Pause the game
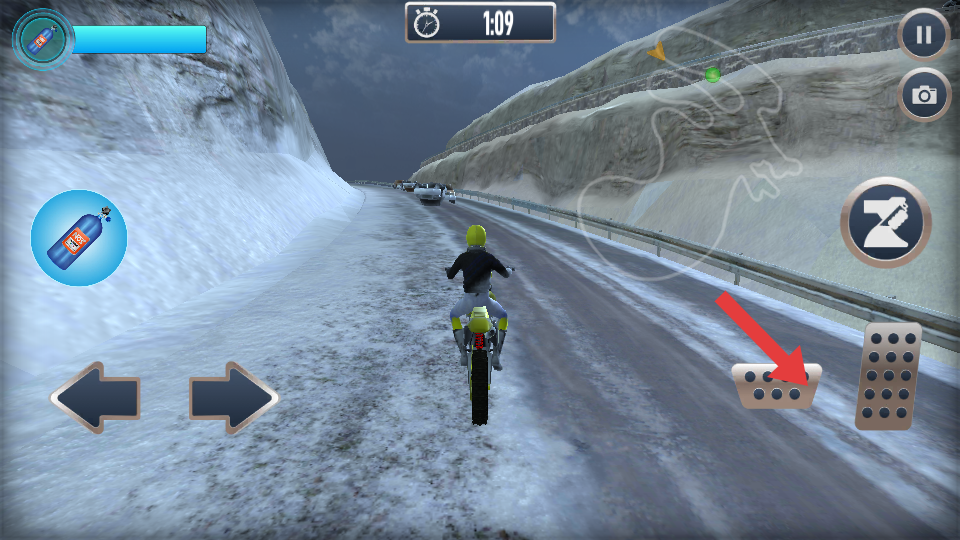The height and width of the screenshot is (540, 960). click(x=923, y=37)
